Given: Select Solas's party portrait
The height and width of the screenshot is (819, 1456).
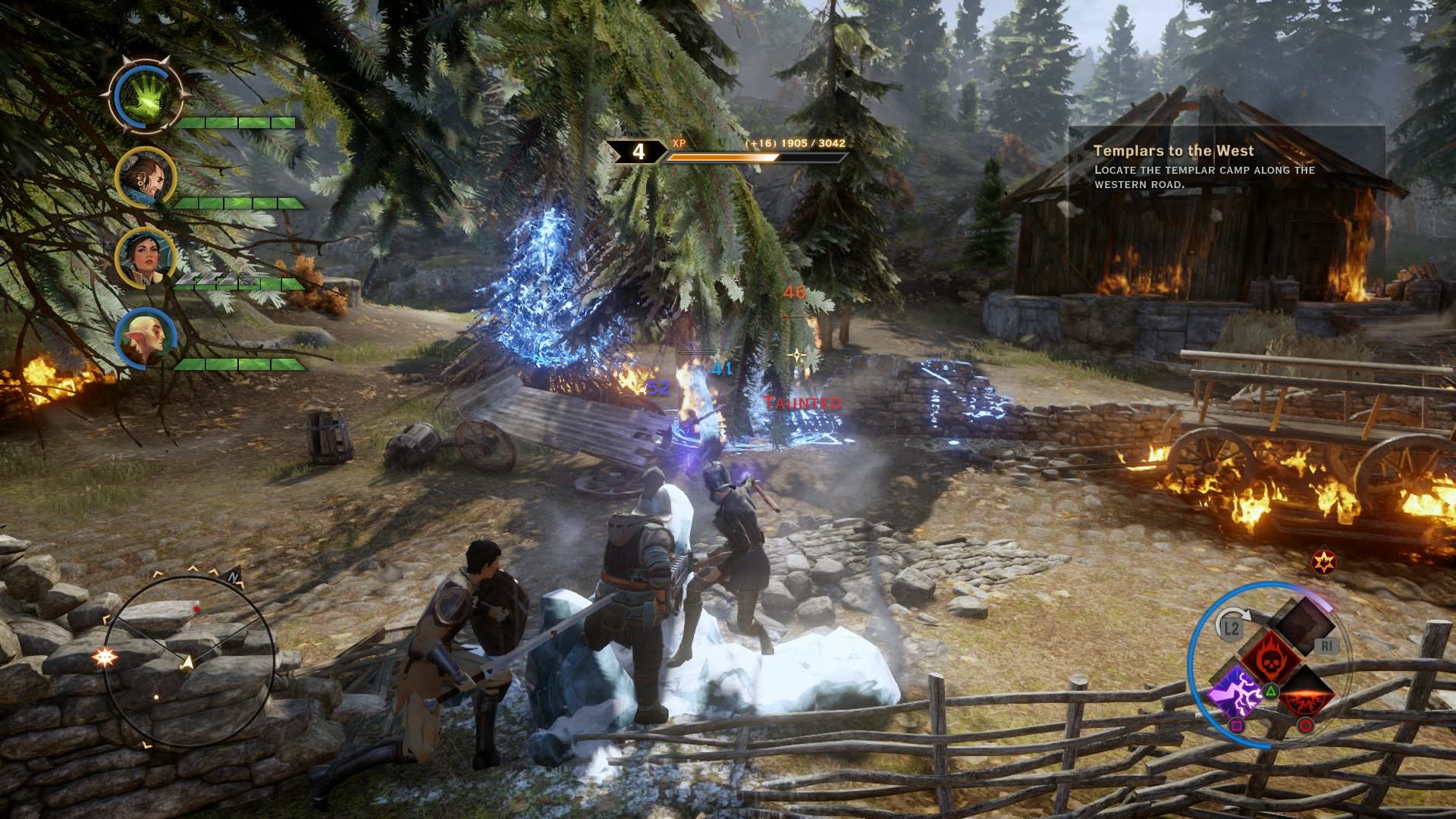Looking at the screenshot, I should (146, 337).
